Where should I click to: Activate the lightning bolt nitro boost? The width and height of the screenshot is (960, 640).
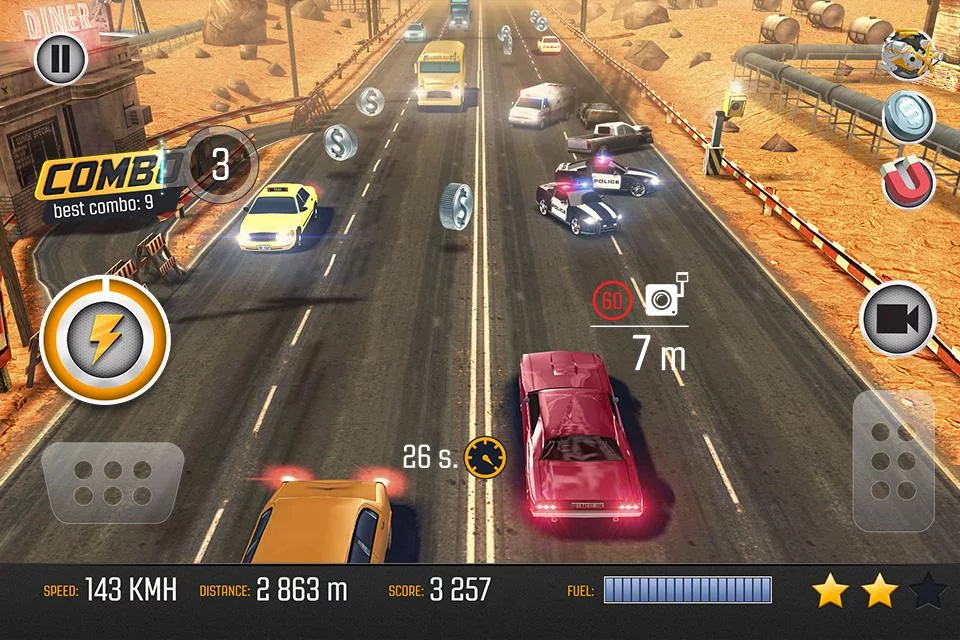pos(105,340)
